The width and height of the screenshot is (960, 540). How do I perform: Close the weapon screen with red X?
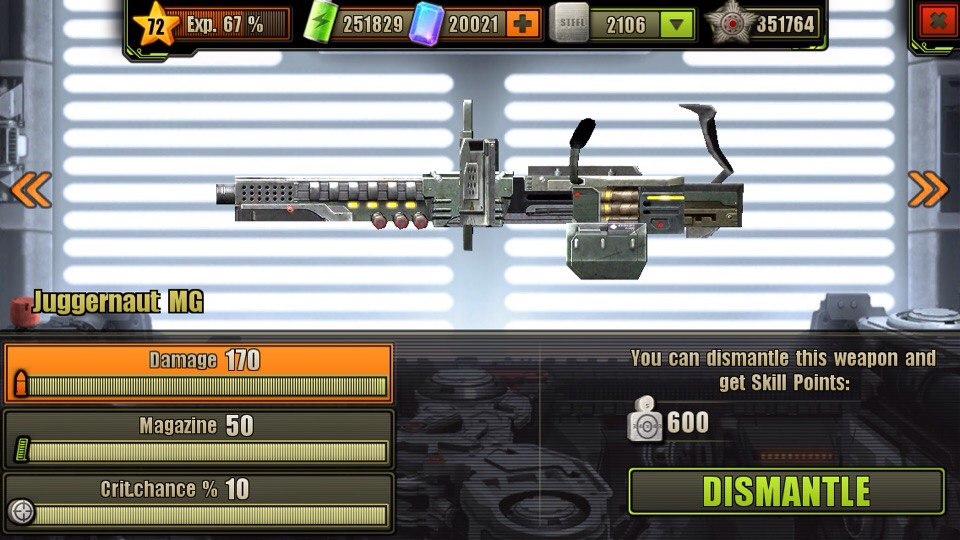[936, 20]
